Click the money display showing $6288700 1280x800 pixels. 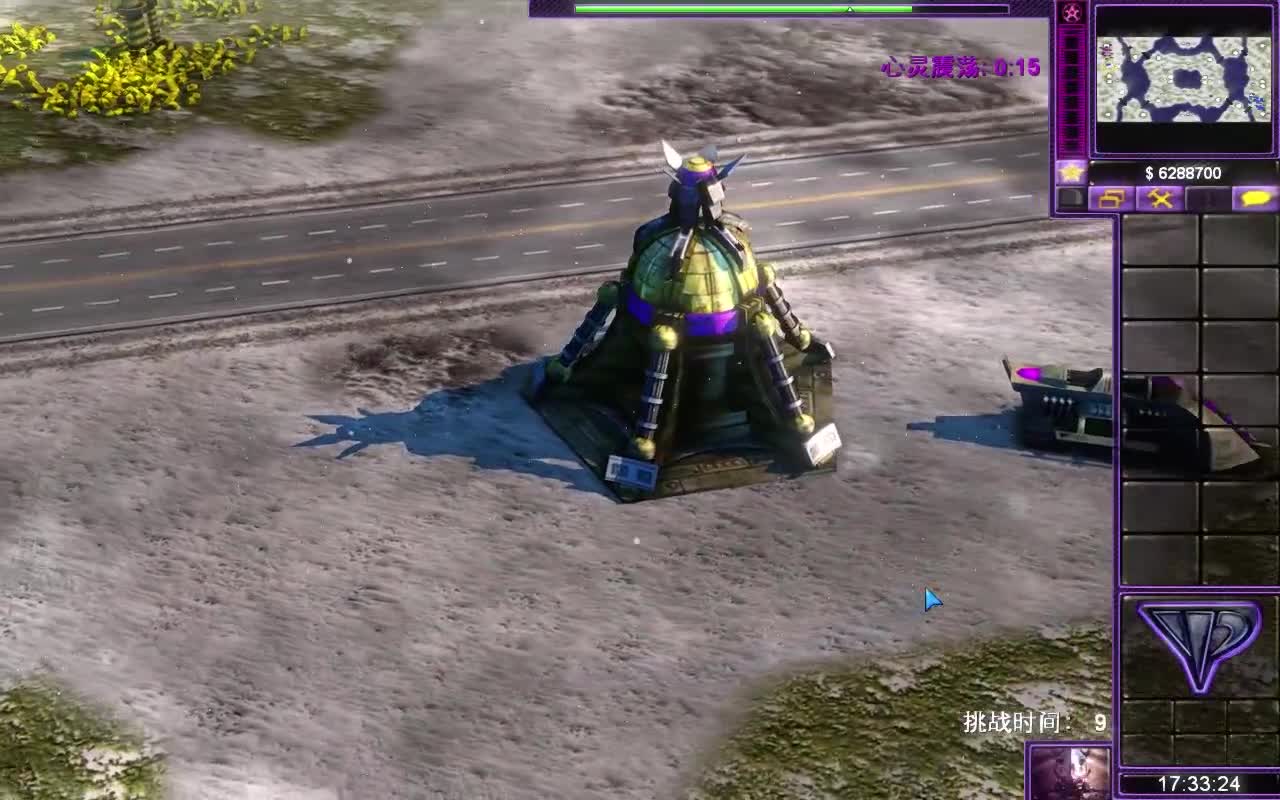click(1185, 172)
